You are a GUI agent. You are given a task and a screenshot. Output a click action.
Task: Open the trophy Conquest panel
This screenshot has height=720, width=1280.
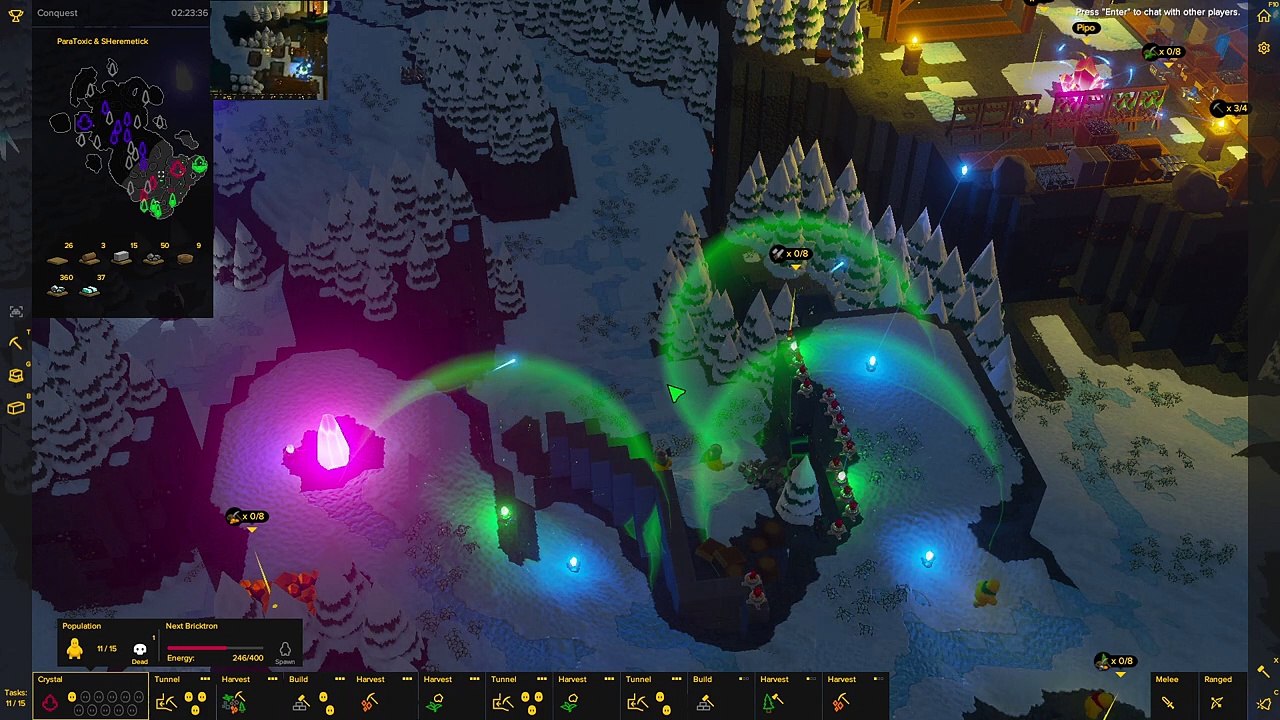(x=16, y=14)
